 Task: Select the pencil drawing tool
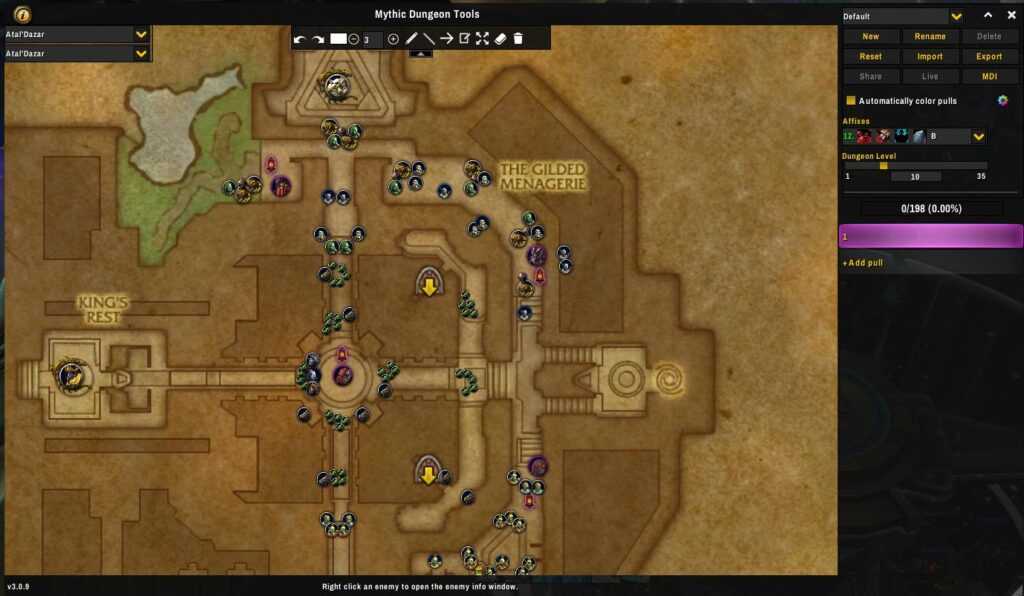(411, 39)
